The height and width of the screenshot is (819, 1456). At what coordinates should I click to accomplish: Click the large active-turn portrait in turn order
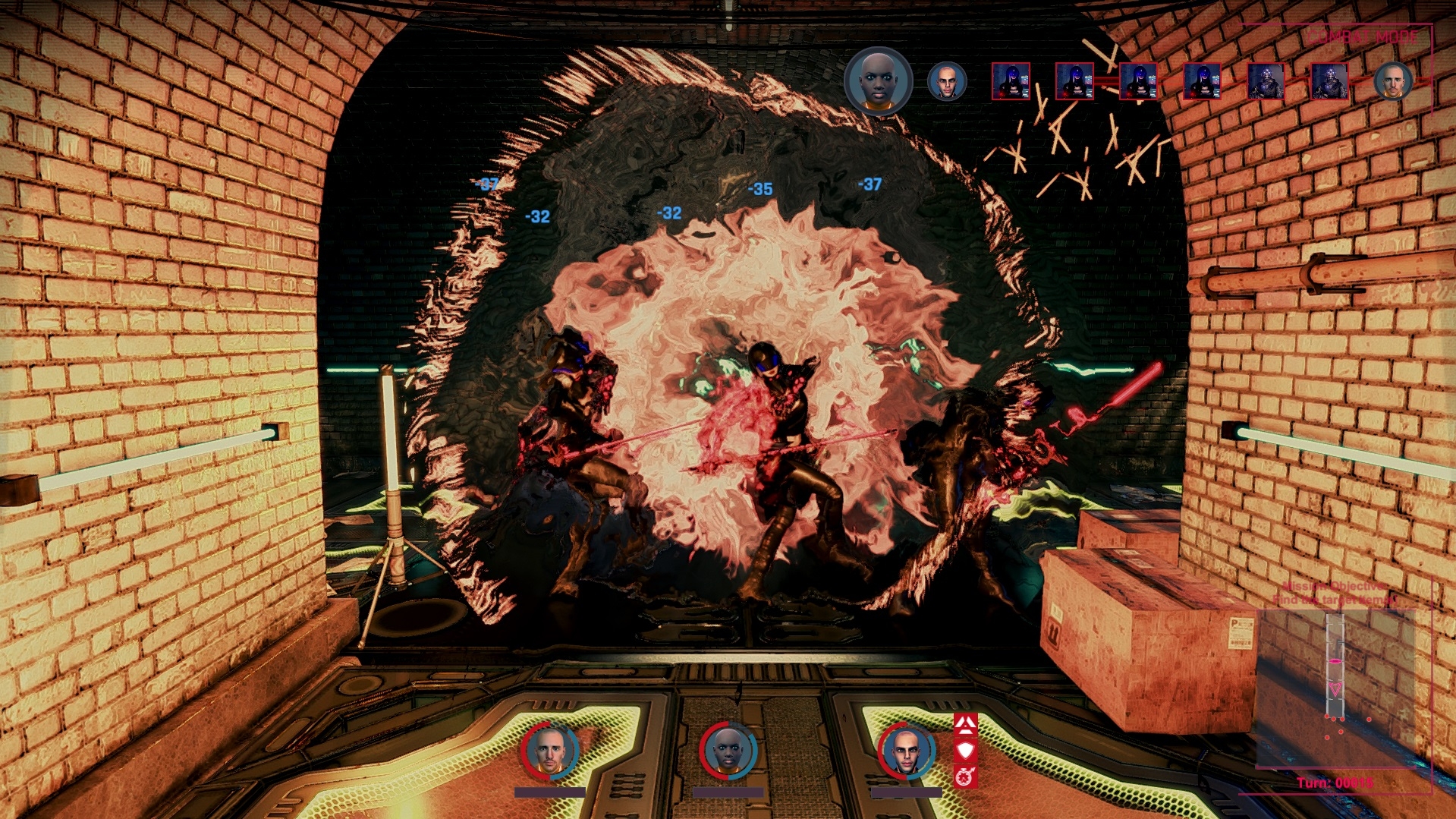(x=879, y=80)
